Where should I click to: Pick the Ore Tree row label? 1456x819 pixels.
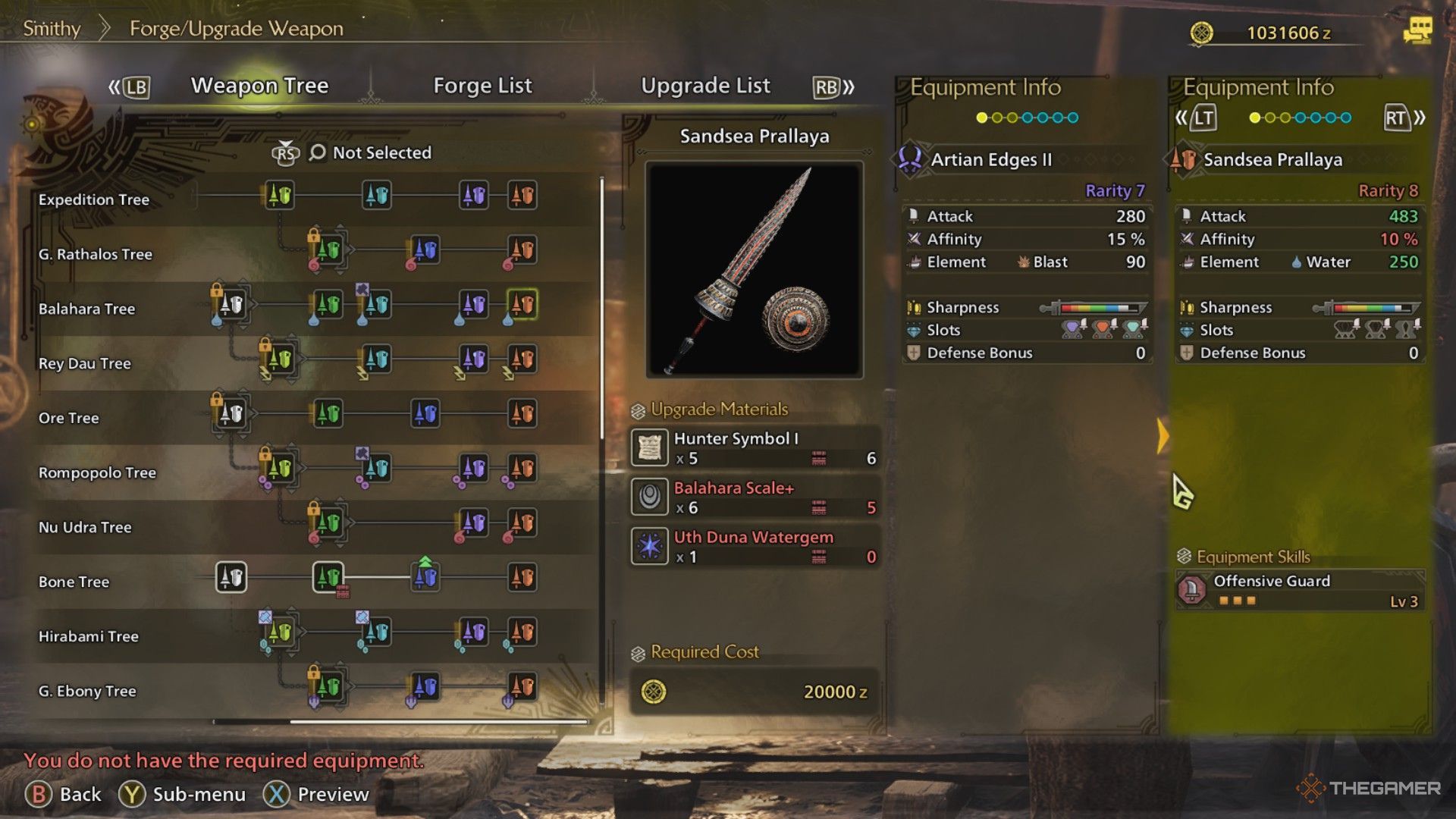(69, 418)
